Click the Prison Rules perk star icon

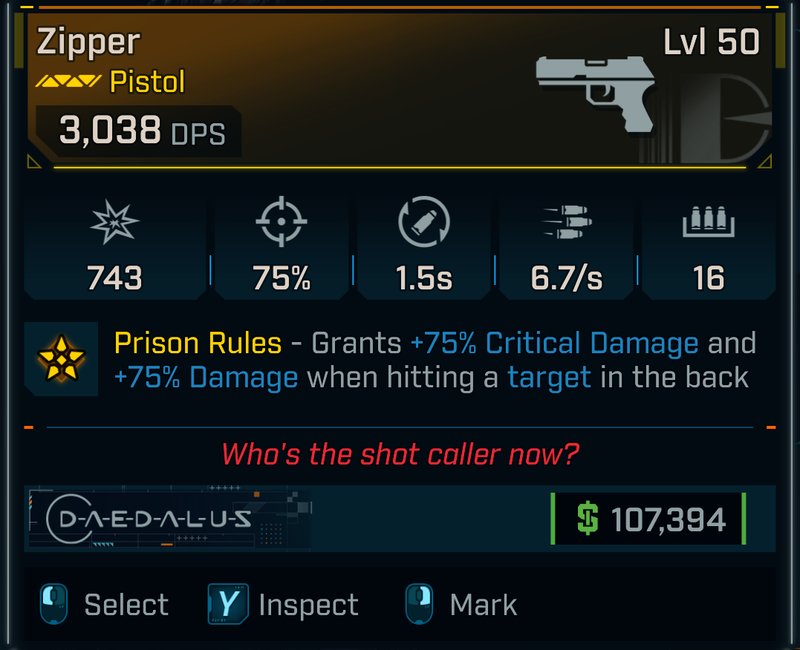point(61,358)
